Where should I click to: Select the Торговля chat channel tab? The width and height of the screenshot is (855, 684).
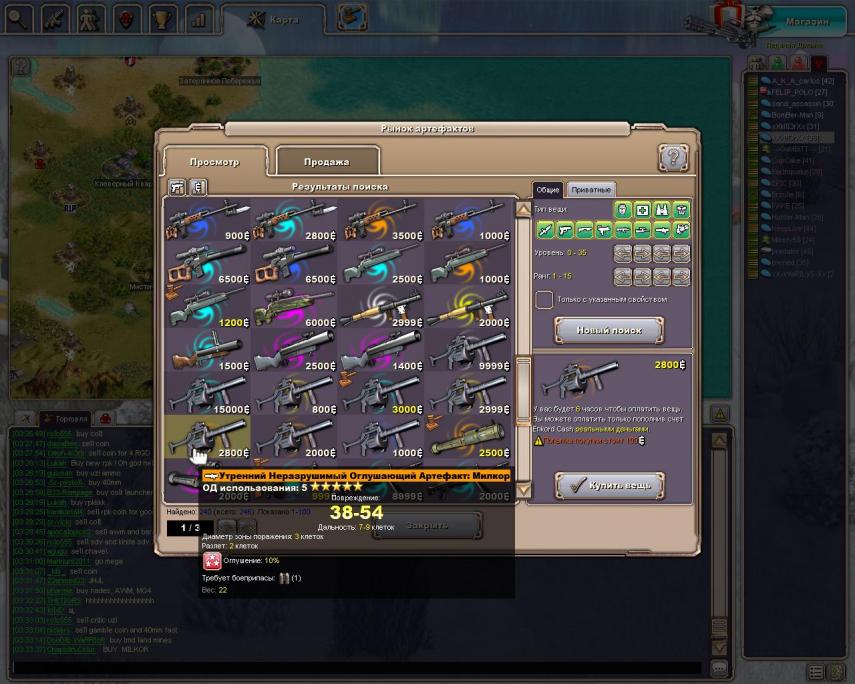coord(71,418)
